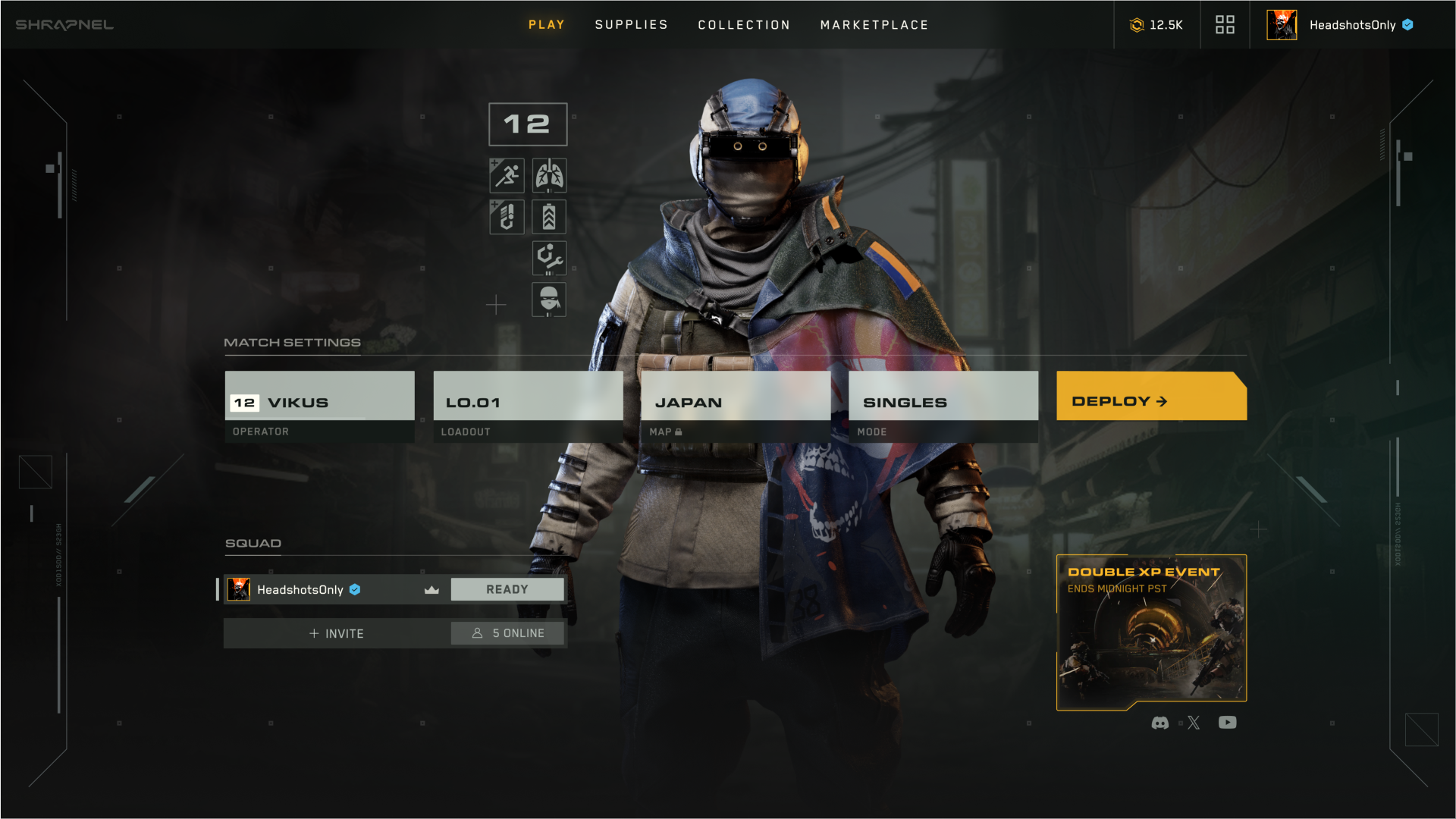Switch to the Play tab

pyautogui.click(x=546, y=25)
